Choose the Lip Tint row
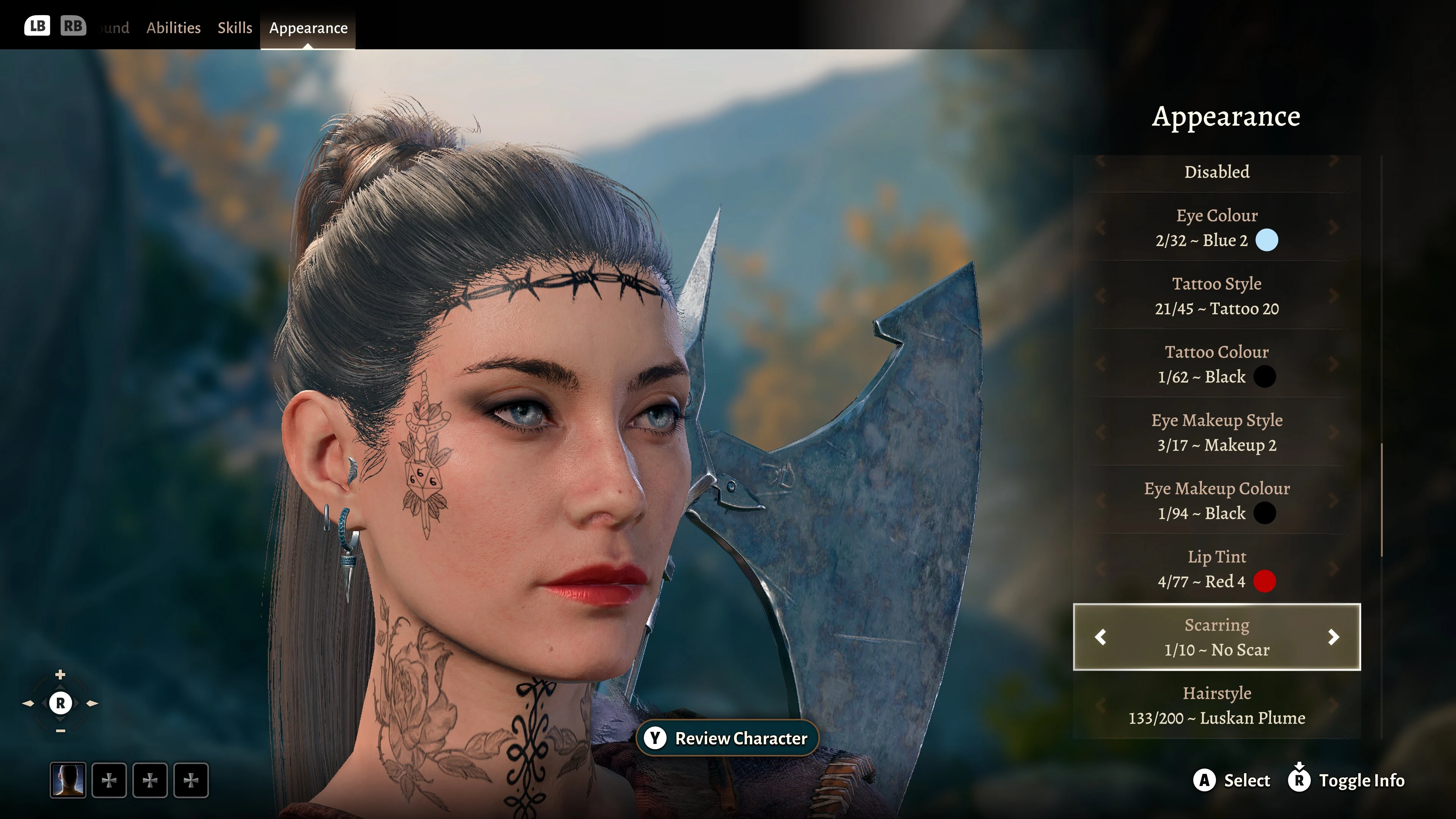1456x819 pixels. (x=1216, y=569)
